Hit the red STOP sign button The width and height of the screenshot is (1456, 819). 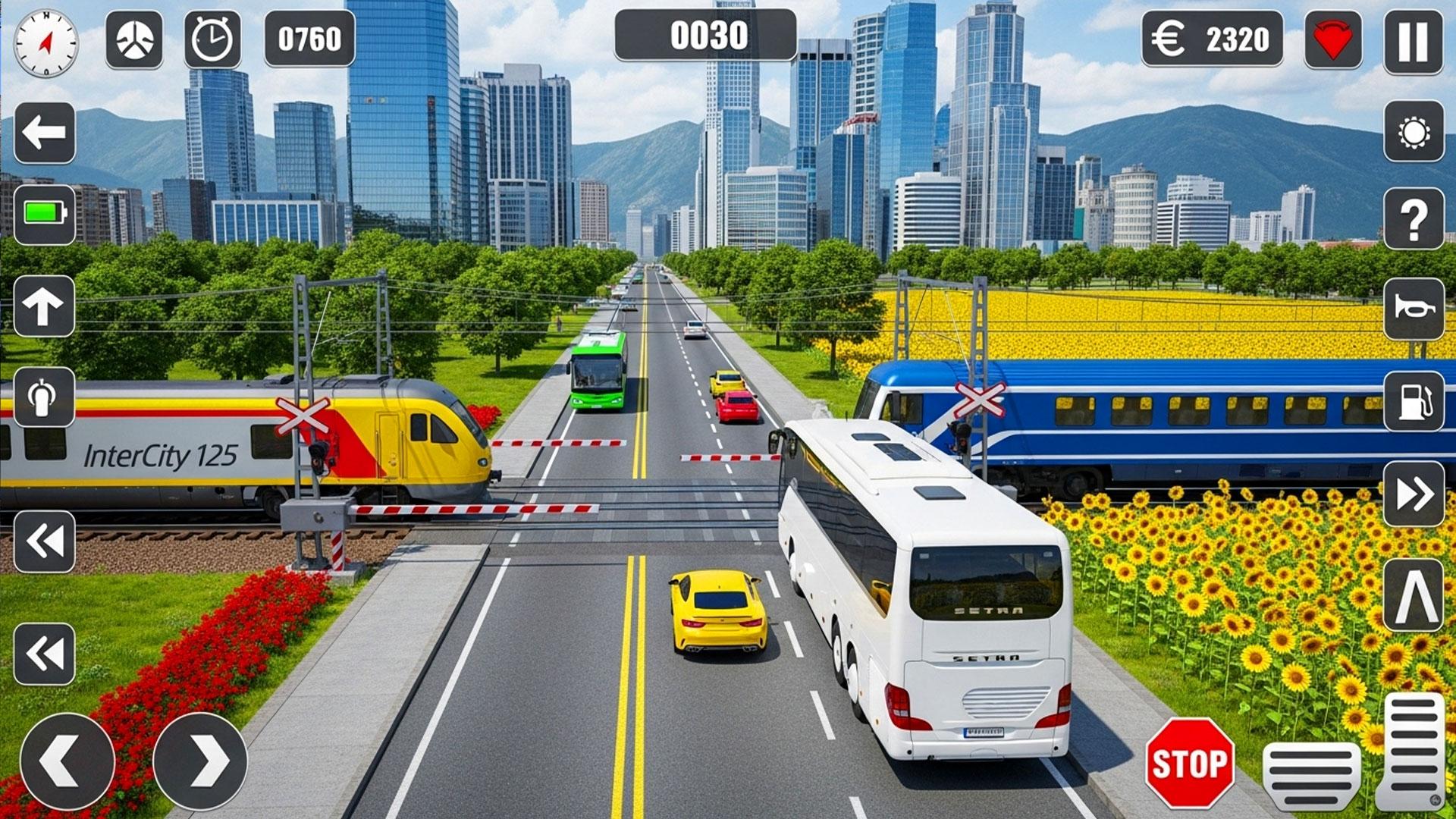pos(1189,763)
